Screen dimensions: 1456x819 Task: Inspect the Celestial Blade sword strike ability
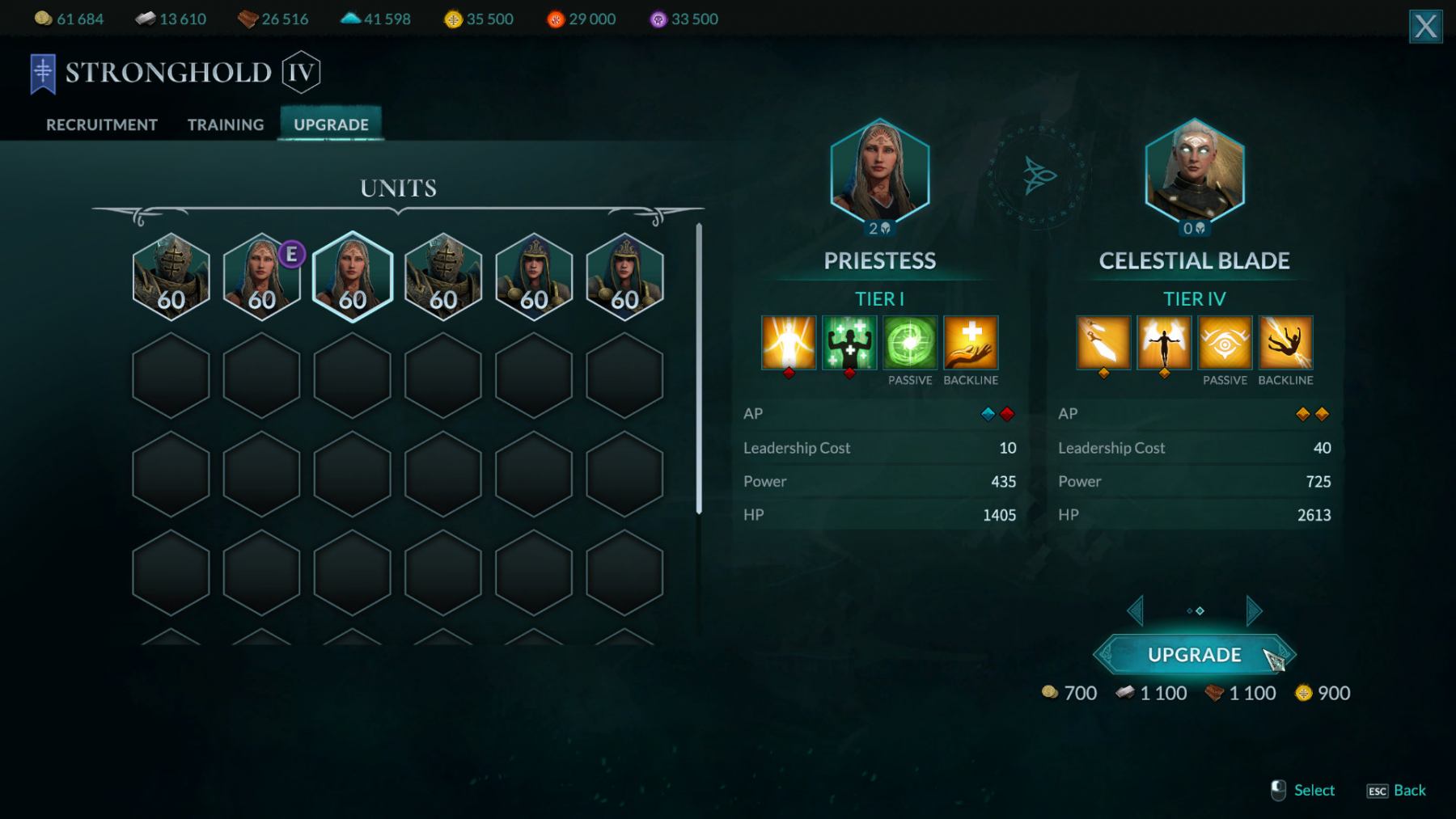[1103, 343]
